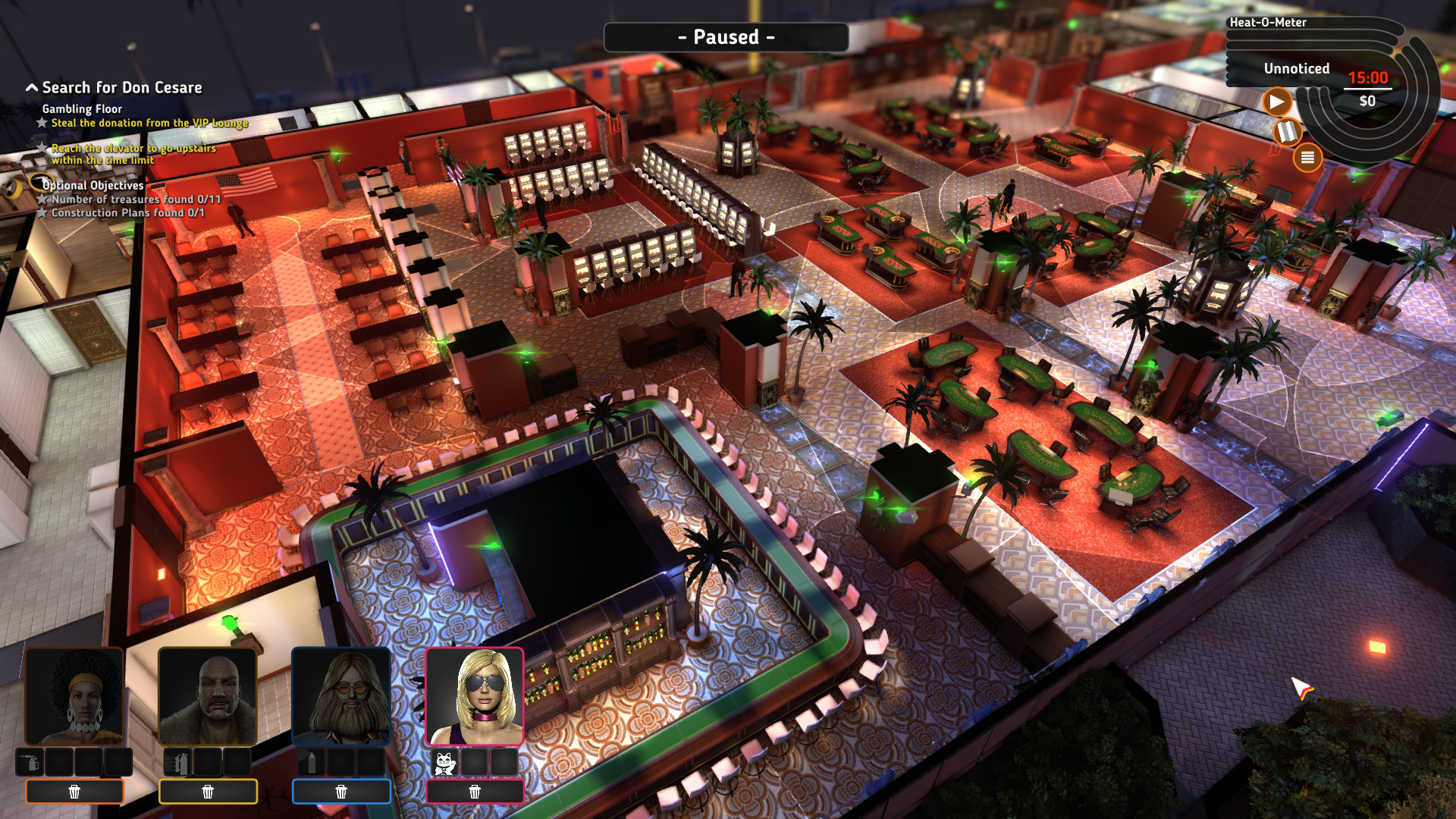Collapse the Search for Don Cesare panel

(31, 86)
